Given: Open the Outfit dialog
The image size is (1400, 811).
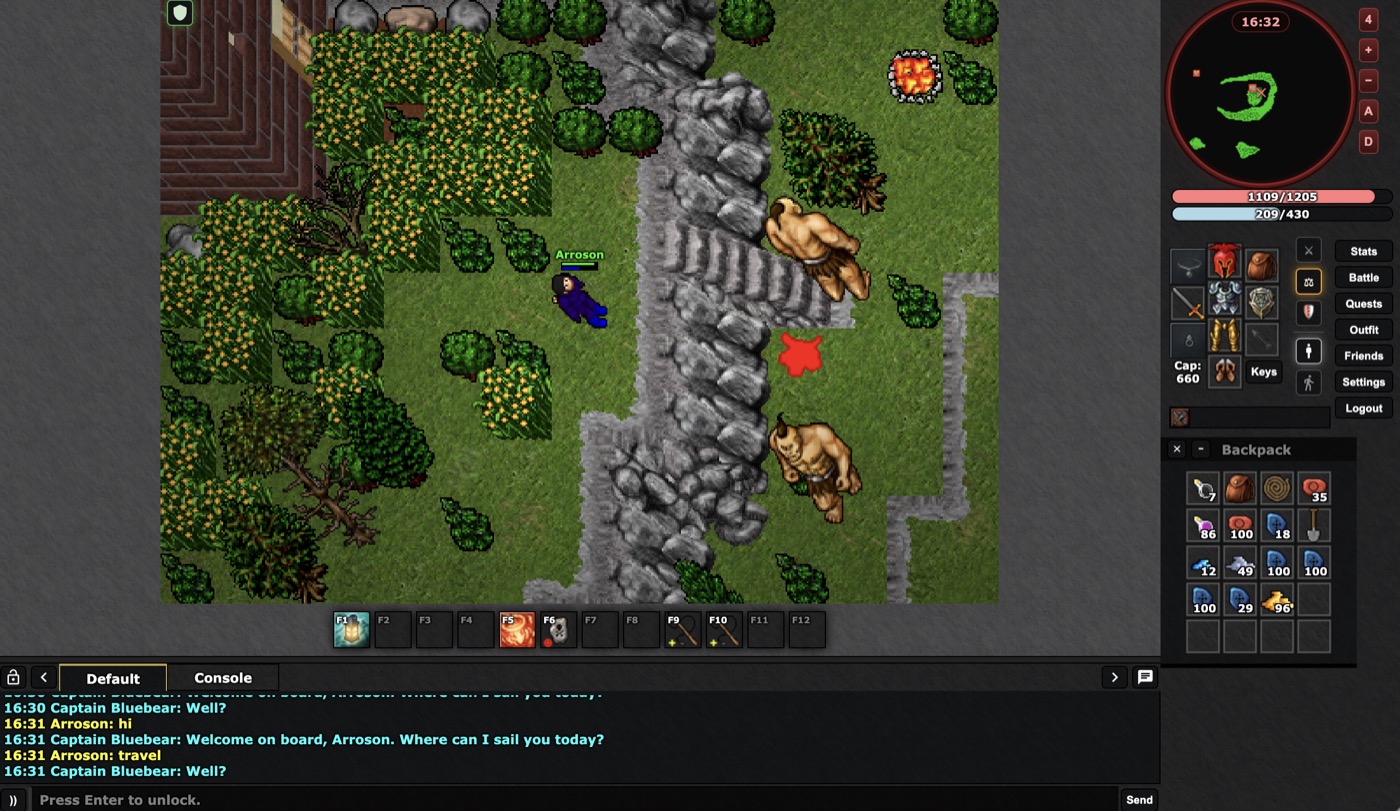Looking at the screenshot, I should pos(1363,329).
